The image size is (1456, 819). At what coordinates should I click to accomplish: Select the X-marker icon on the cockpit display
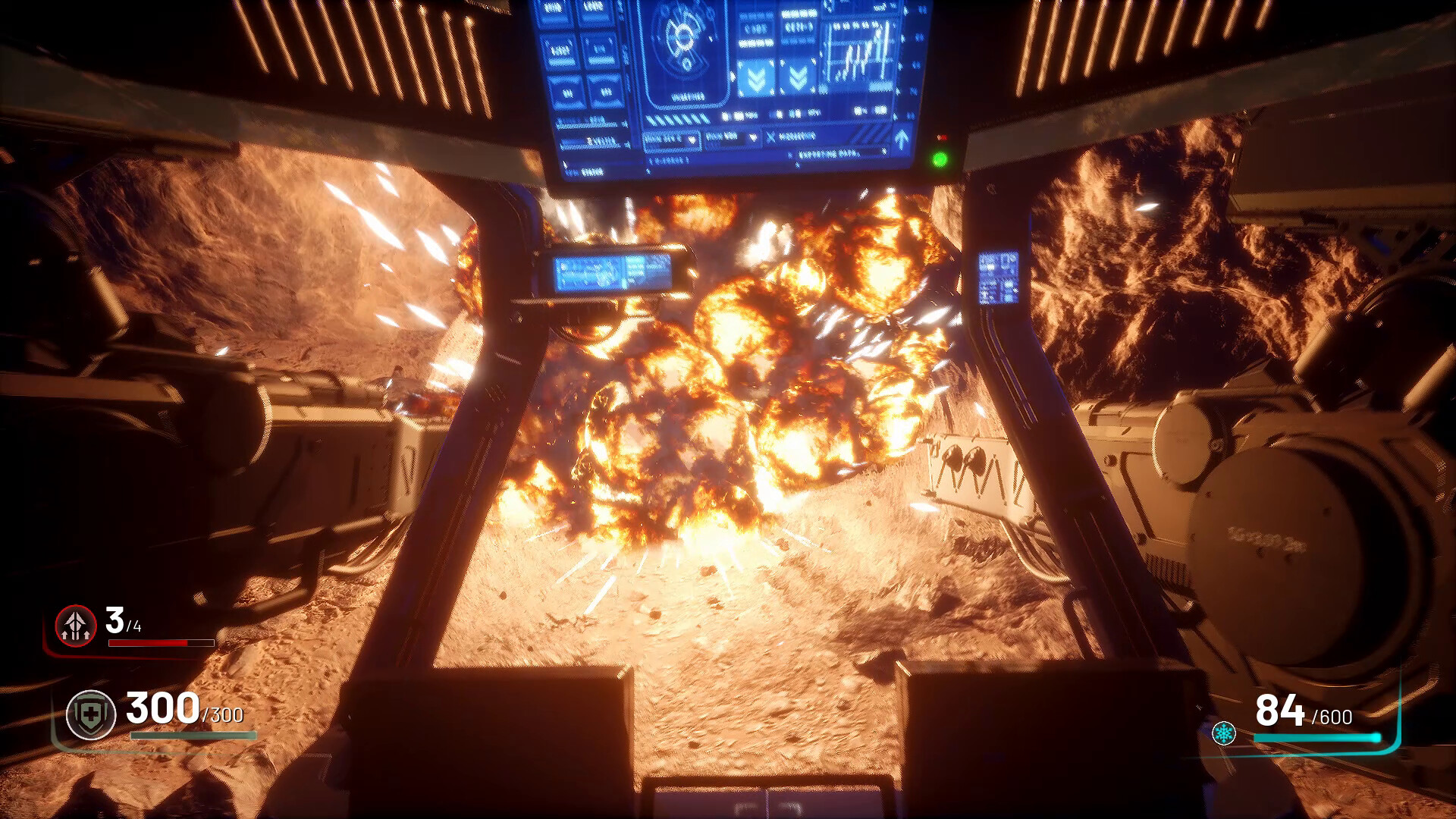pos(771,136)
